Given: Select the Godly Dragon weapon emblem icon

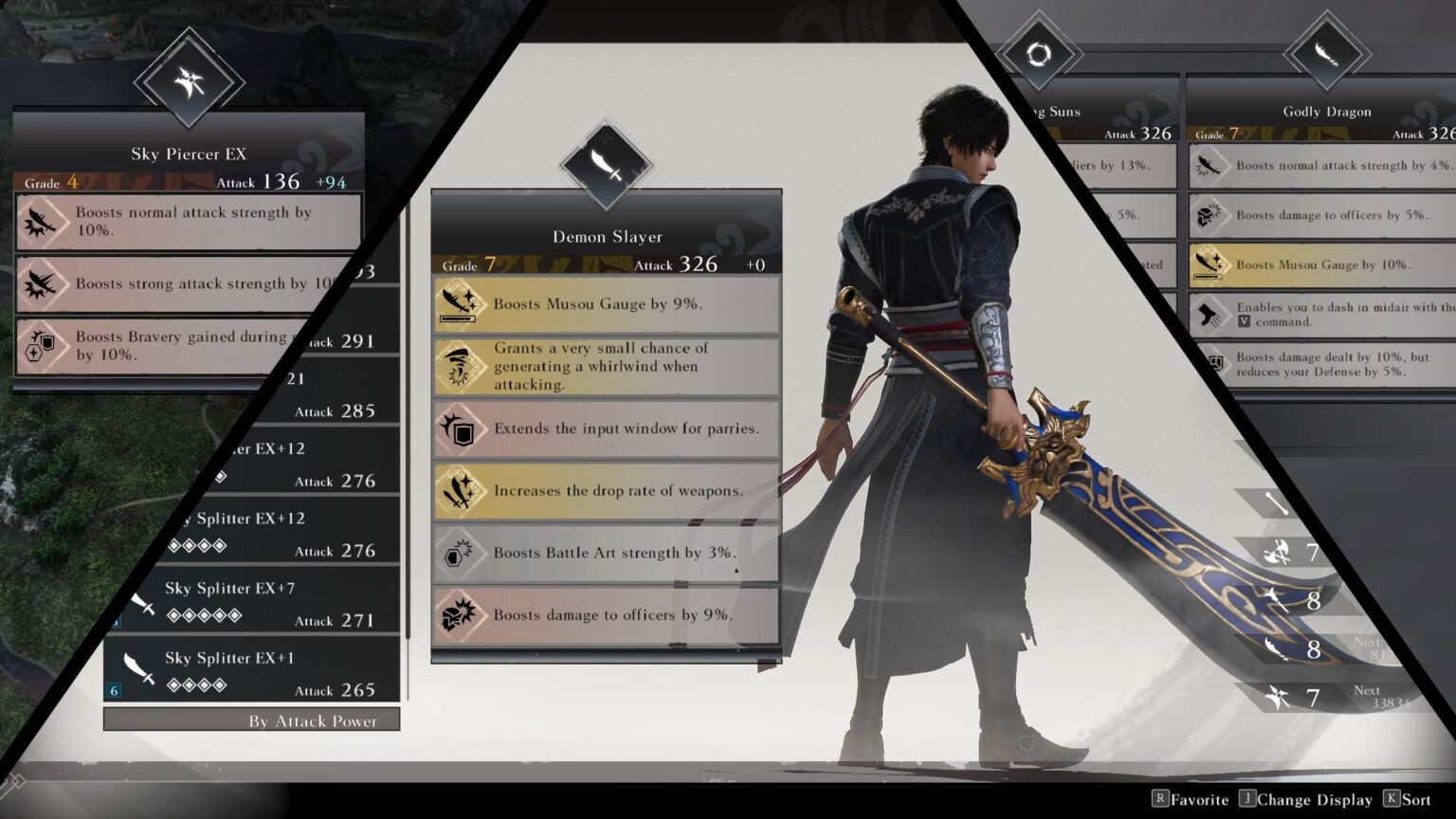Looking at the screenshot, I should tap(1326, 52).
